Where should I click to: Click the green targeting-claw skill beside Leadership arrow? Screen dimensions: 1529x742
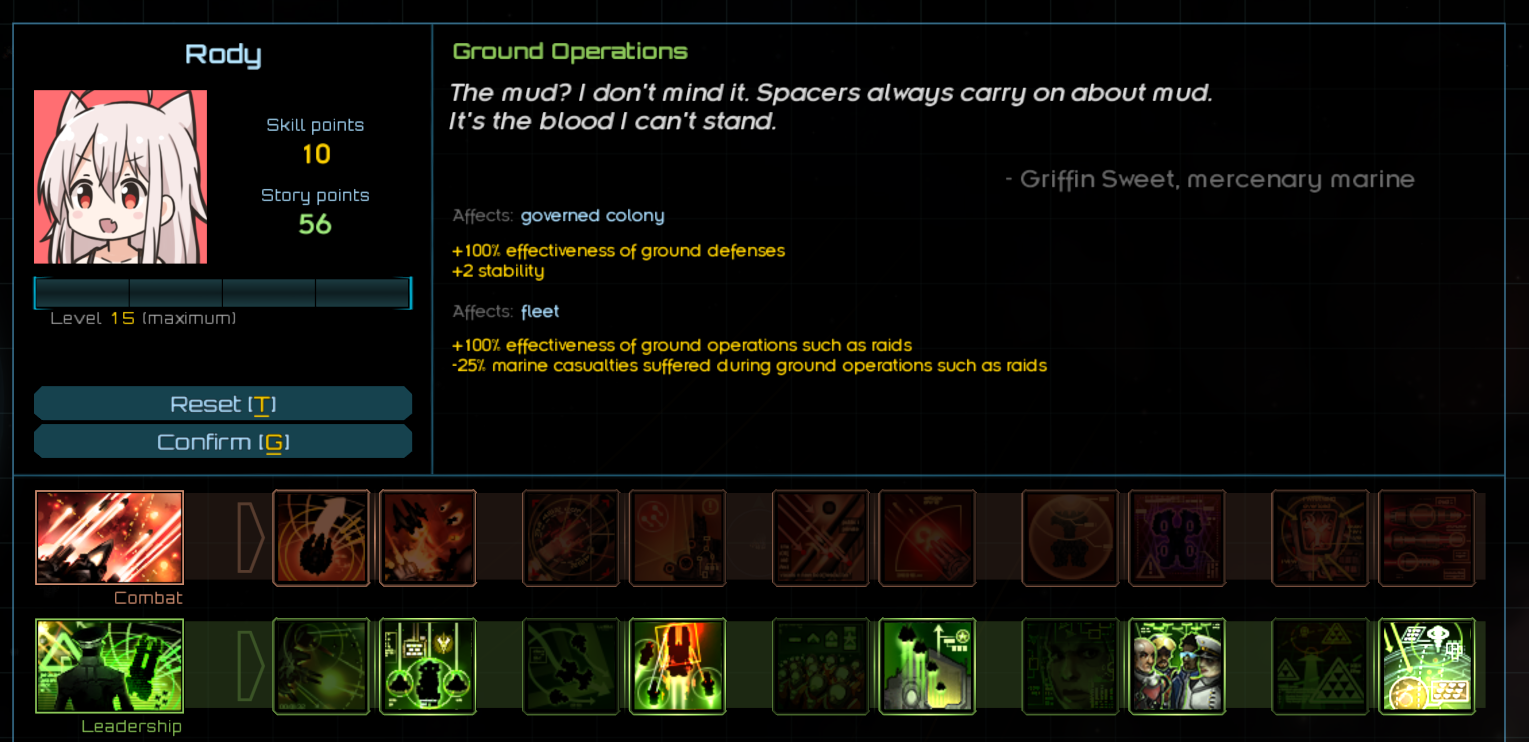coord(321,666)
